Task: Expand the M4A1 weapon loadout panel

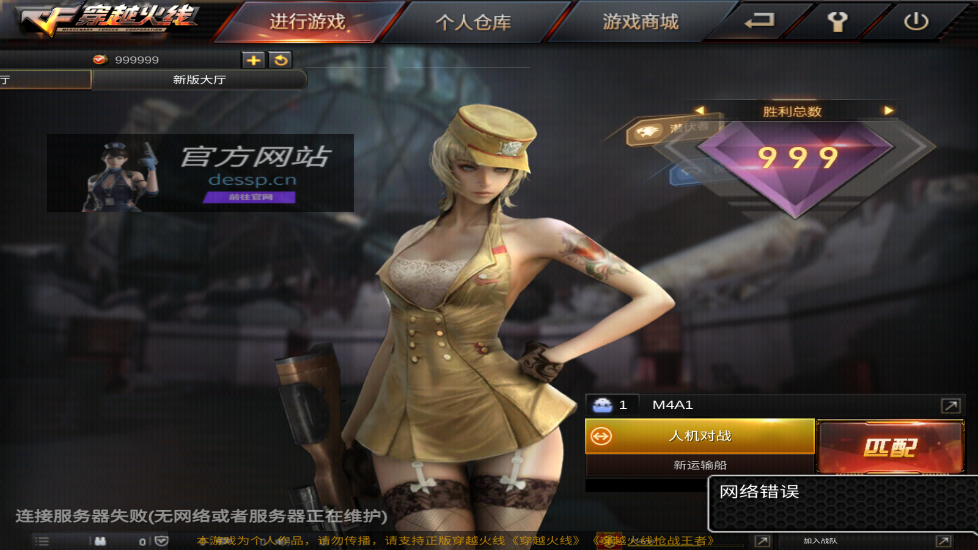Action: [950, 405]
